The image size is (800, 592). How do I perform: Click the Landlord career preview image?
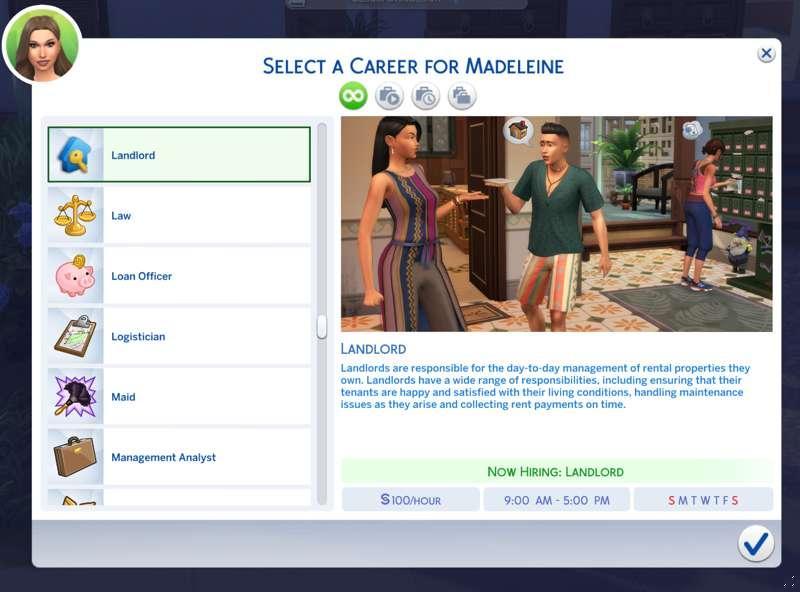click(x=556, y=224)
